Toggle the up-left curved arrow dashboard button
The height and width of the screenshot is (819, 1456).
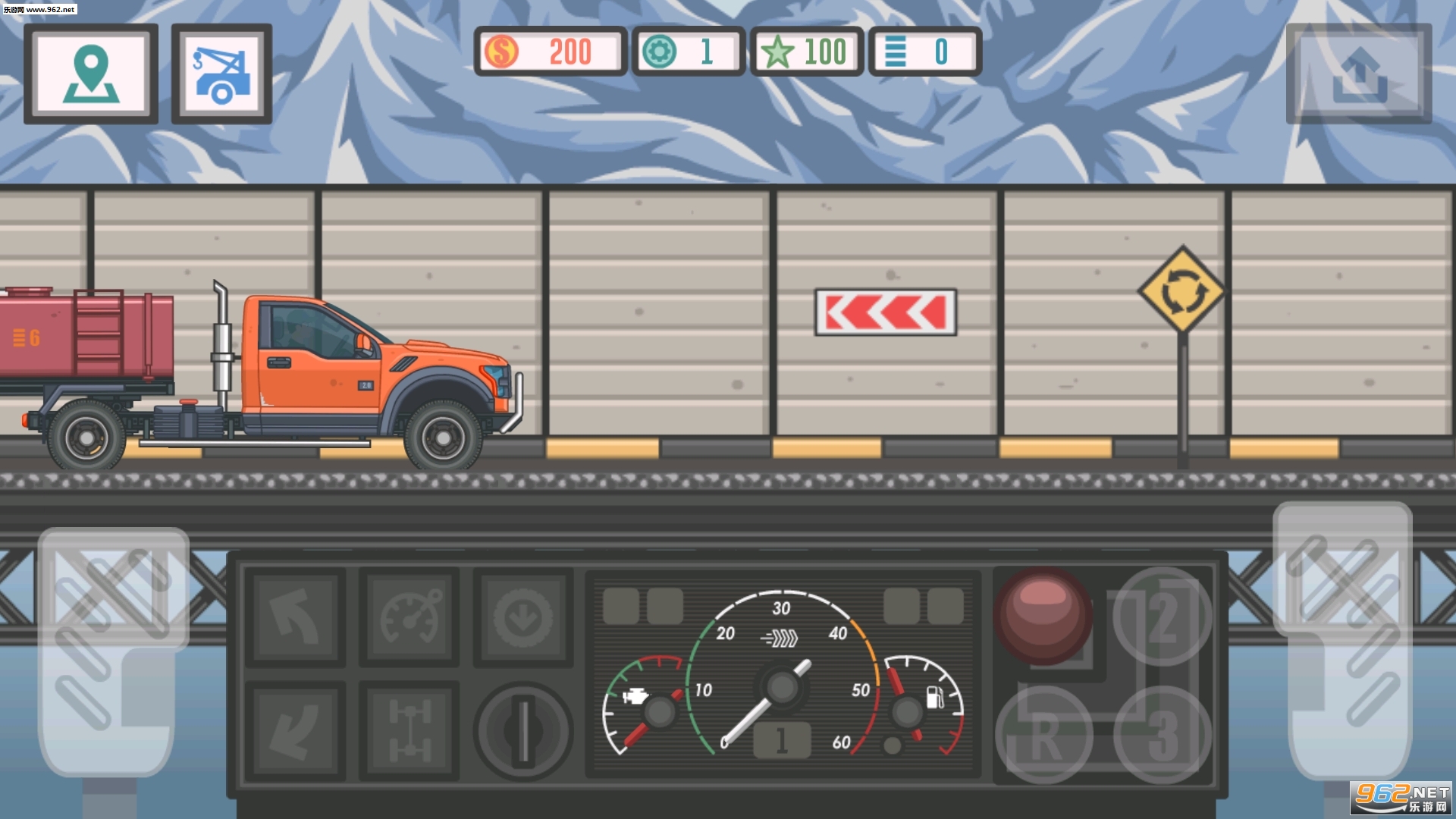[296, 617]
